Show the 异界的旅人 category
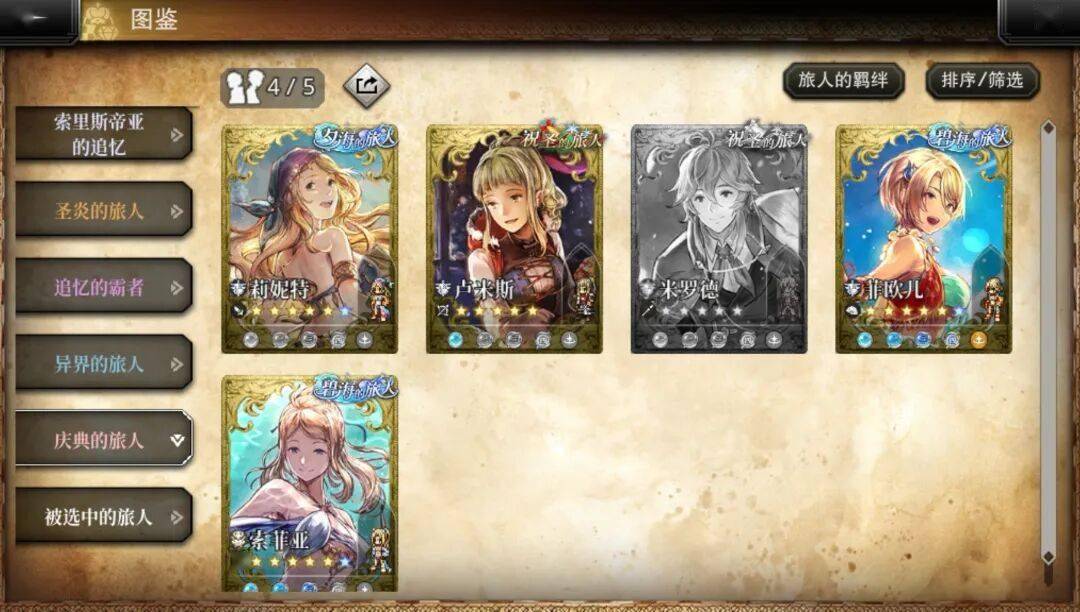The height and width of the screenshot is (612, 1080). (x=103, y=363)
